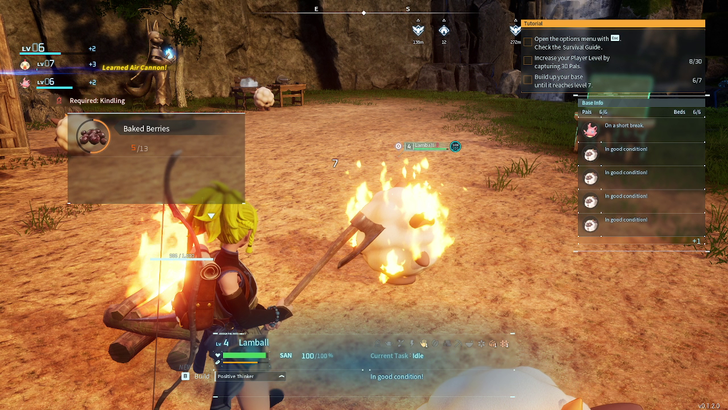Select the compass marker showing 138m
Screen dimensions: 728x410
coord(418,31)
